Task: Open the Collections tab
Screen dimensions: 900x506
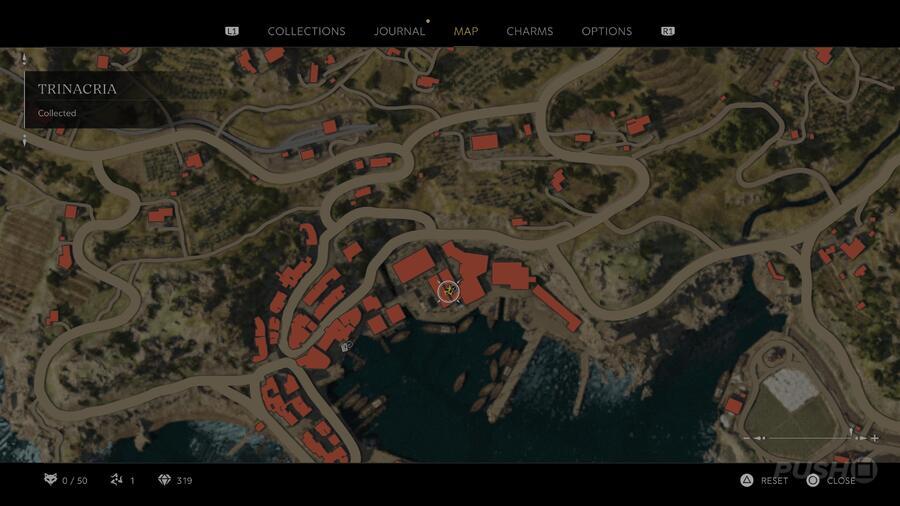Action: point(306,31)
